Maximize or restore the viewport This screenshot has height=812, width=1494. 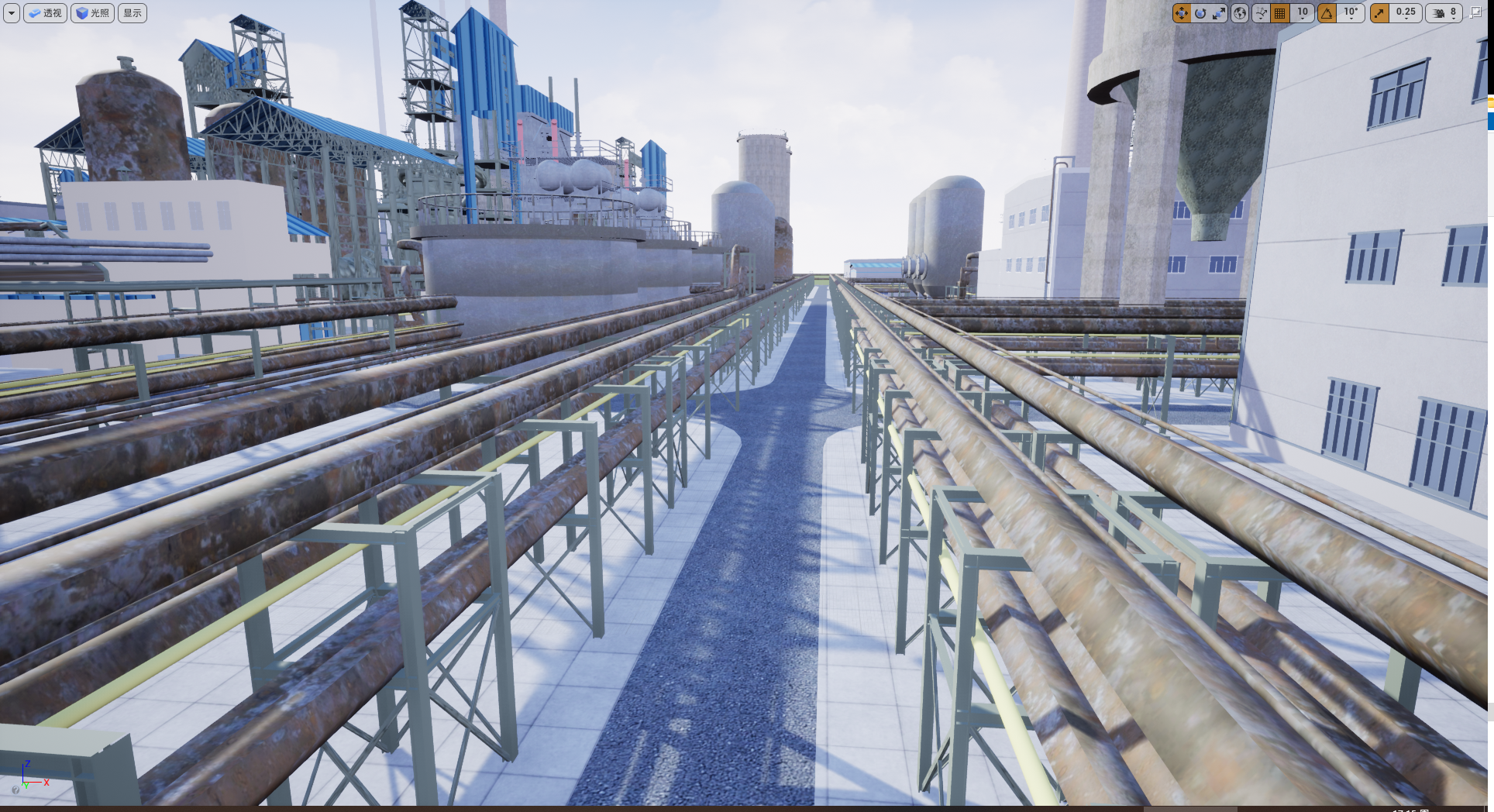click(1476, 12)
